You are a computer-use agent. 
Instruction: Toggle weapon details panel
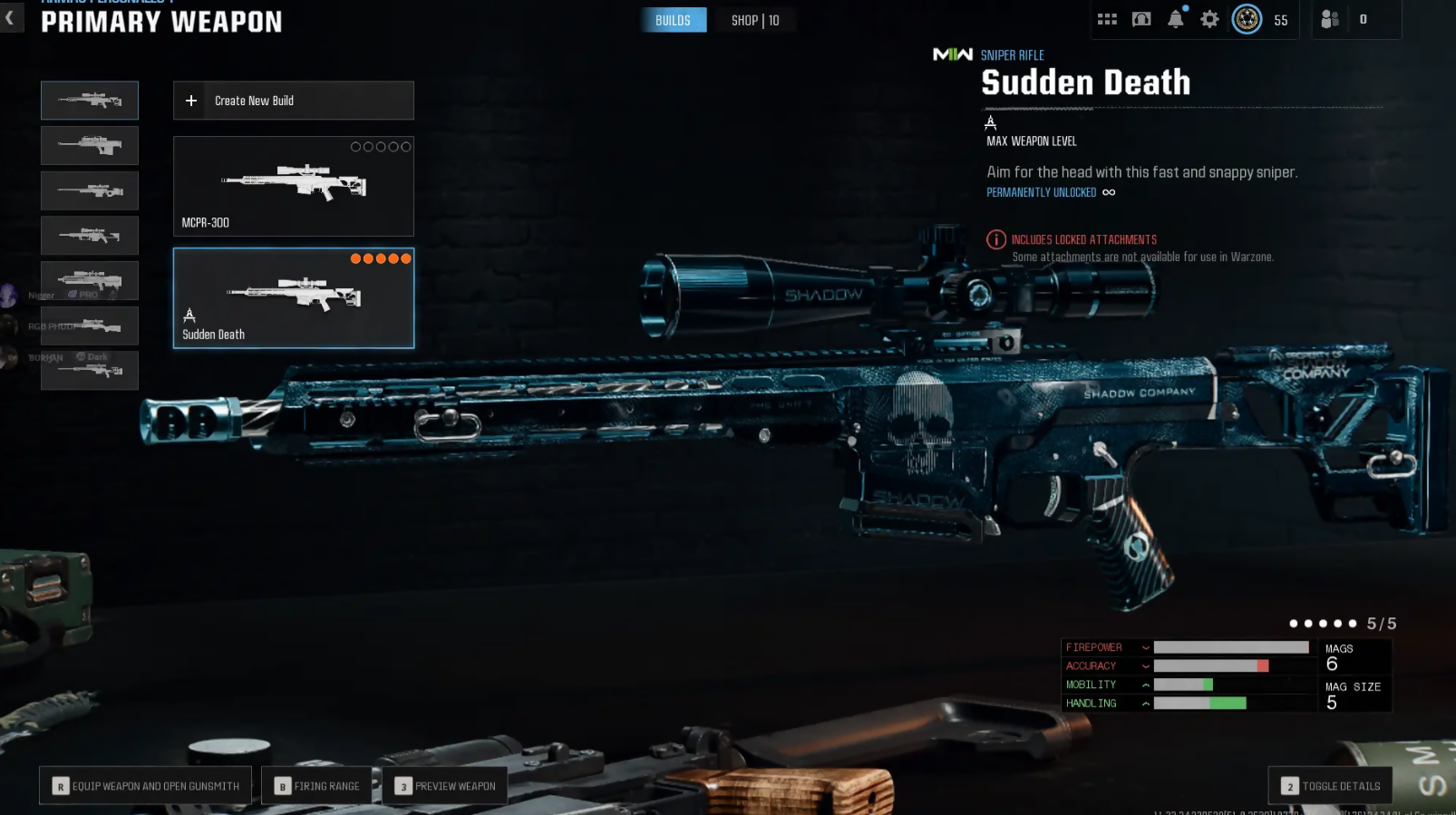click(x=1330, y=786)
